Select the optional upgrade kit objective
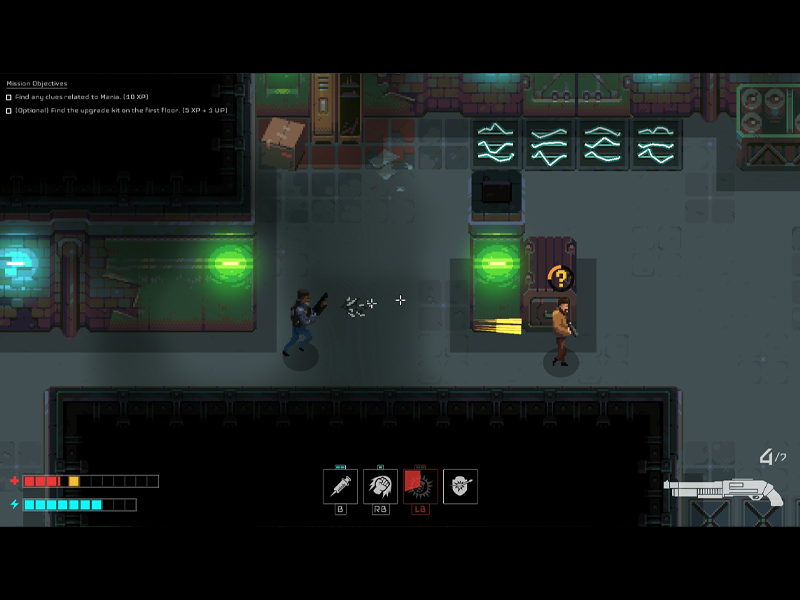 coord(120,110)
